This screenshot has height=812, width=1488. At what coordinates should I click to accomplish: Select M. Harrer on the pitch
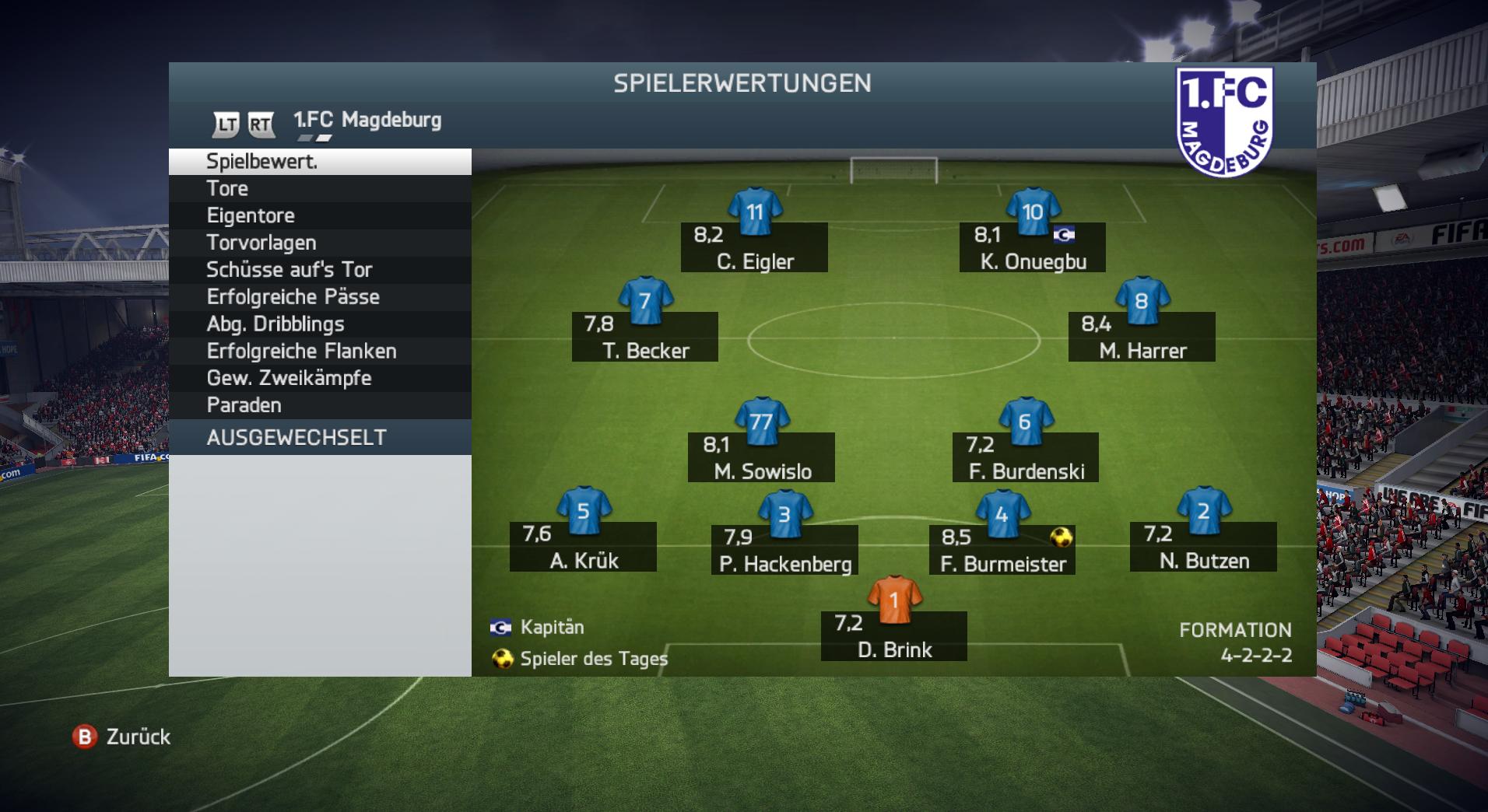tap(1142, 337)
